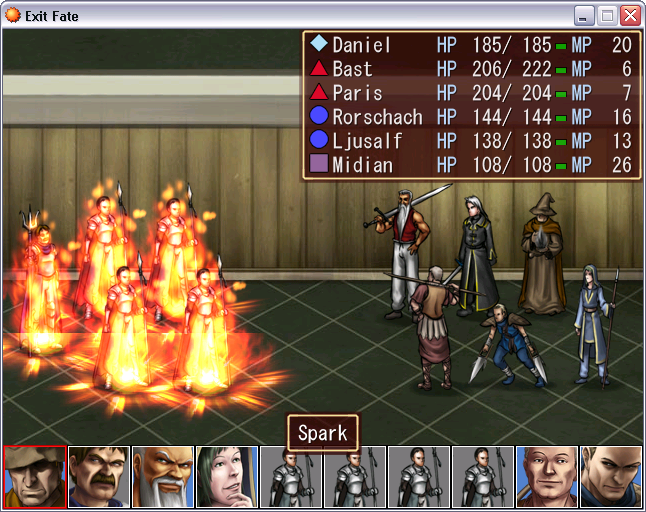The width and height of the screenshot is (646, 512).
Task: Select Daniel in the party status list
Action: coord(361,45)
